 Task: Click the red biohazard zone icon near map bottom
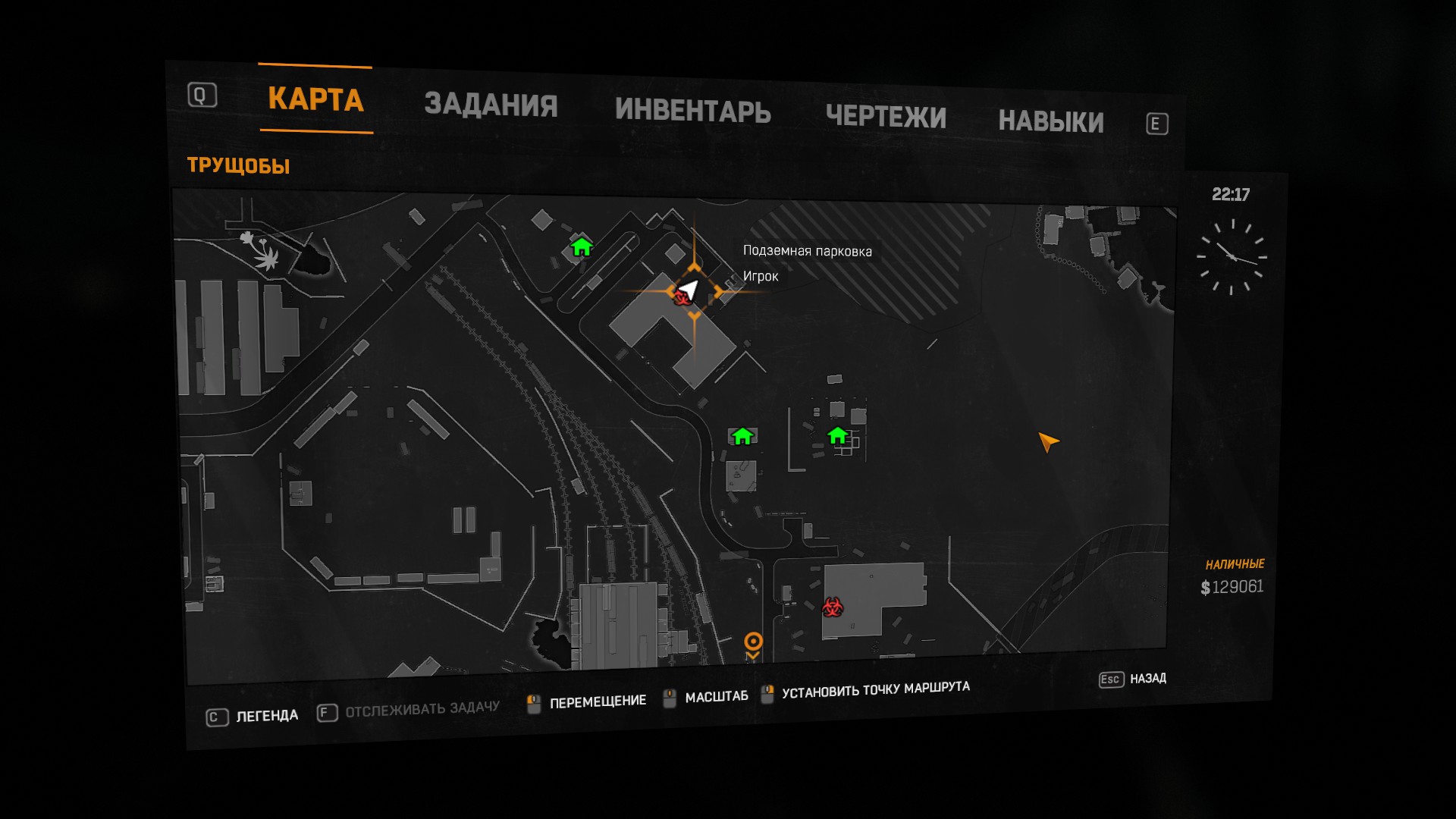click(832, 607)
